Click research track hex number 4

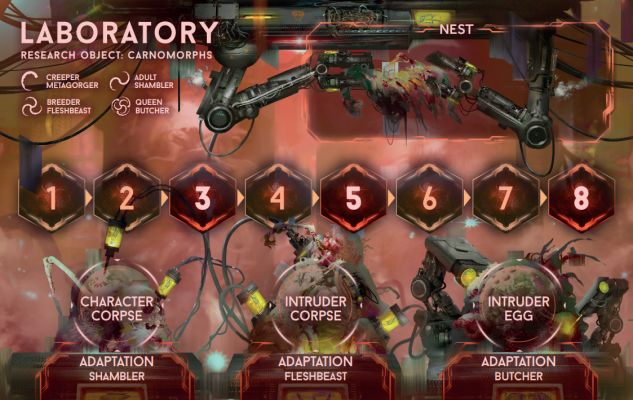[278, 197]
